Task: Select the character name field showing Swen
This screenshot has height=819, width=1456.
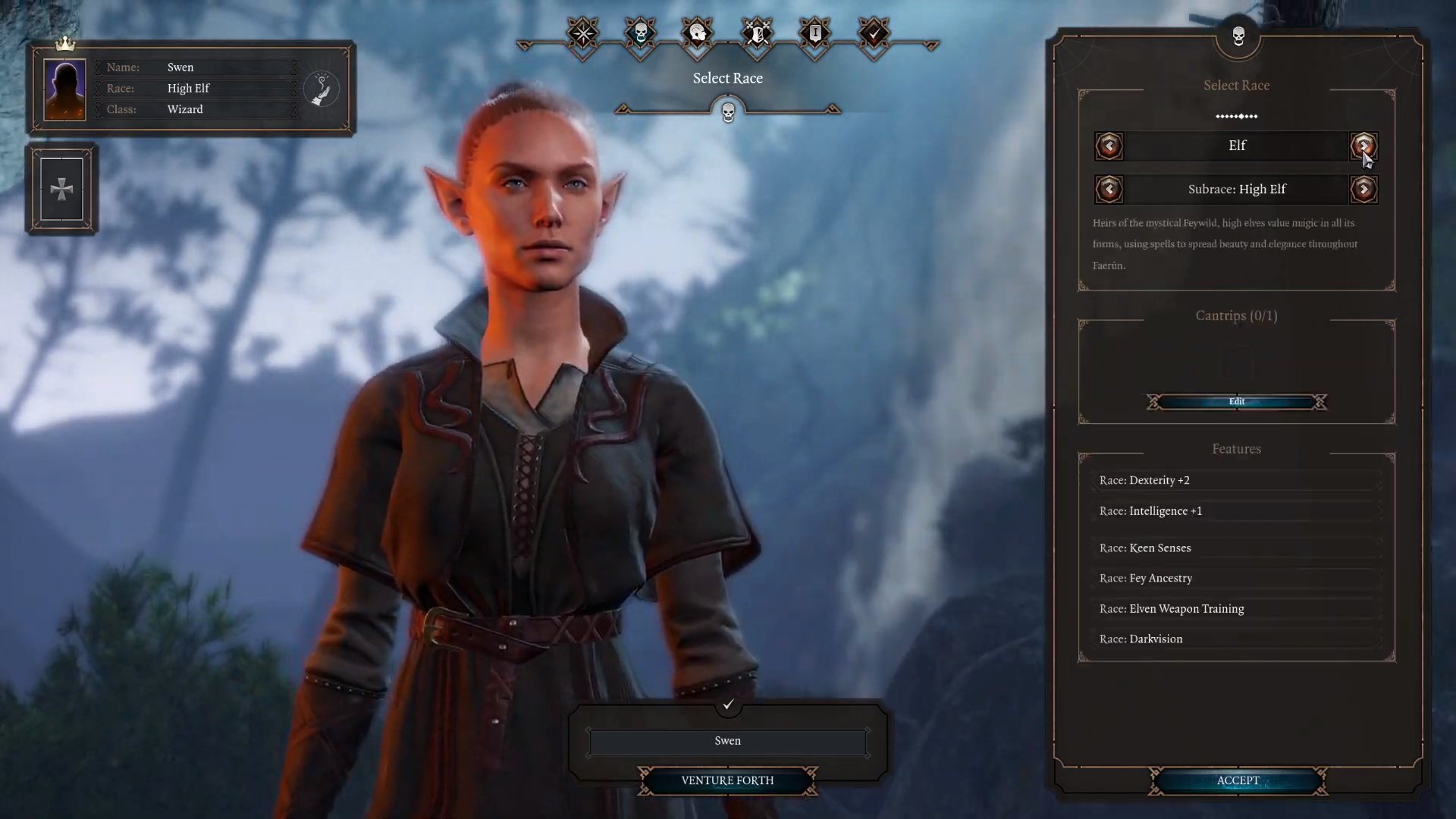Action: click(x=727, y=741)
